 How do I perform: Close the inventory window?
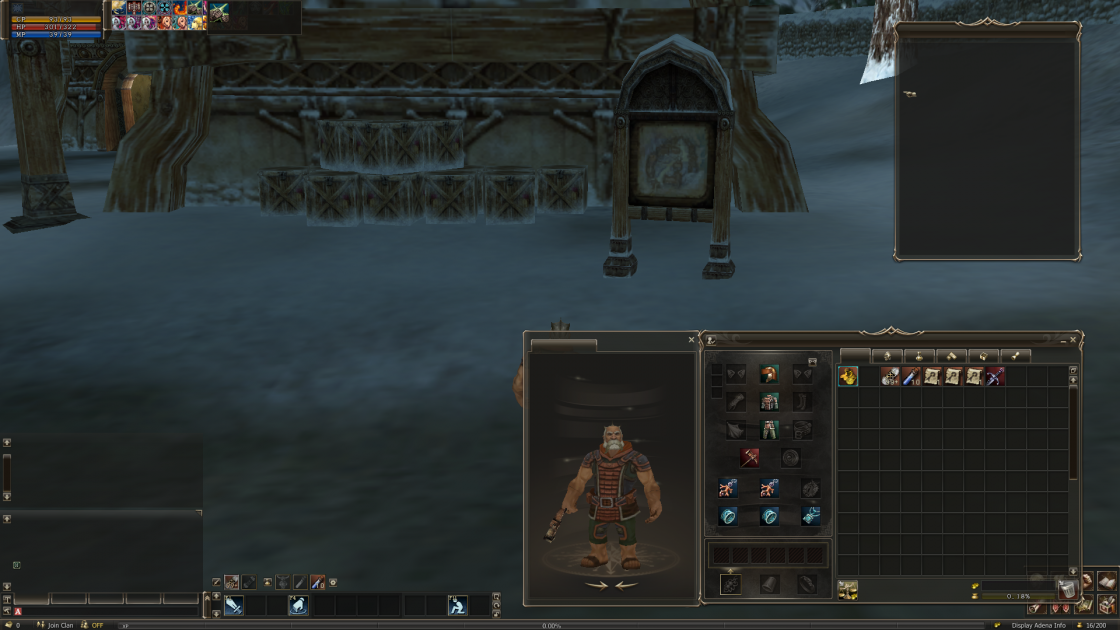pyautogui.click(x=1073, y=340)
